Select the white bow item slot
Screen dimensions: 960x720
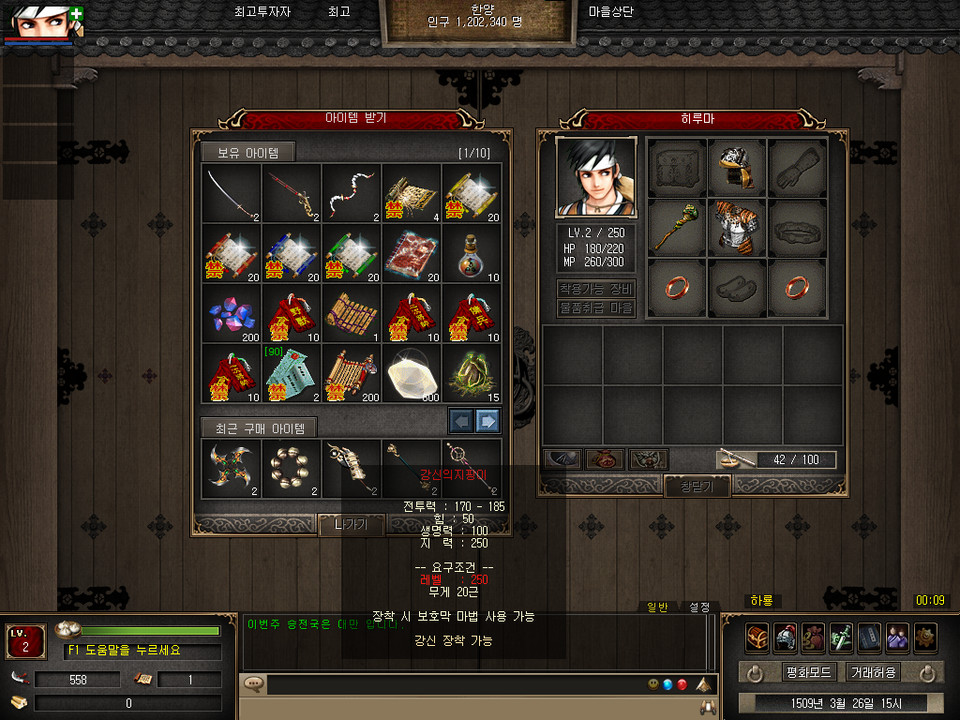pyautogui.click(x=352, y=193)
